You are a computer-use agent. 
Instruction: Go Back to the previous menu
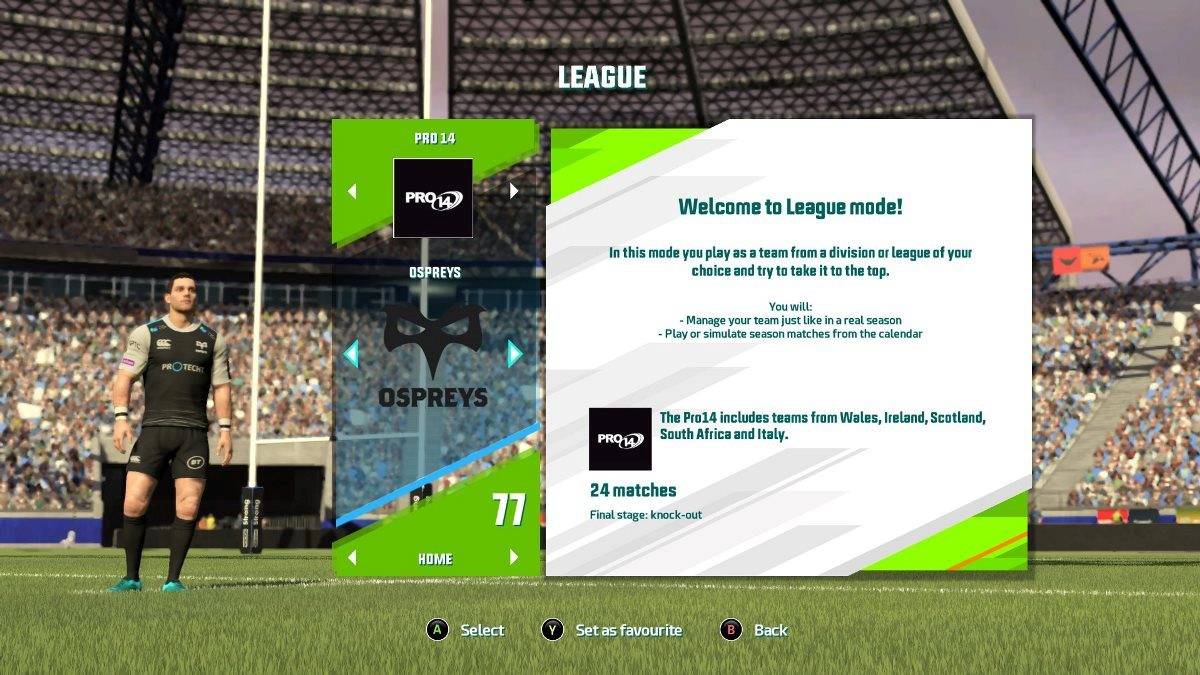point(755,630)
